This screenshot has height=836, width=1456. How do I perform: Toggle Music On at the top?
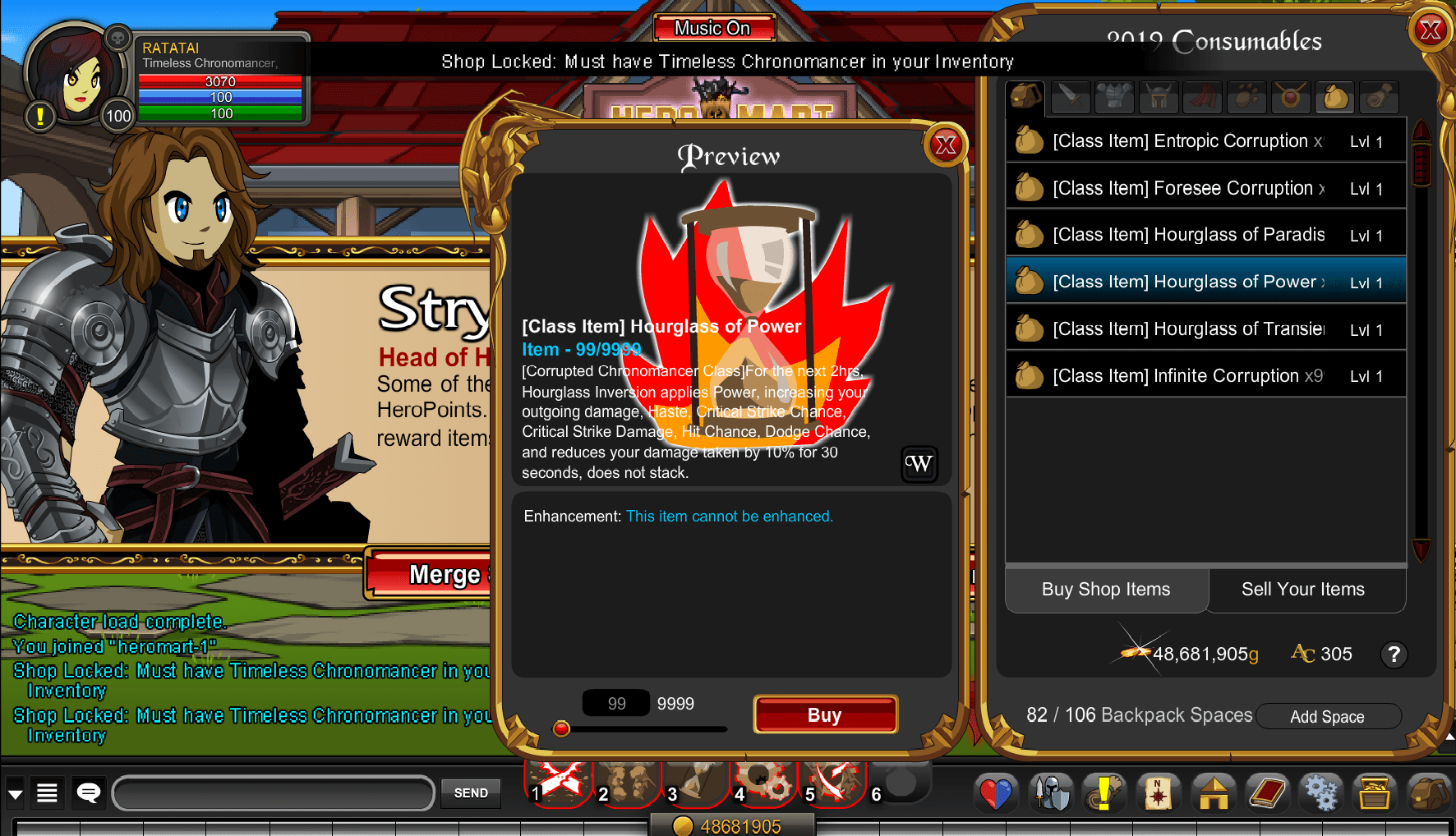[714, 27]
